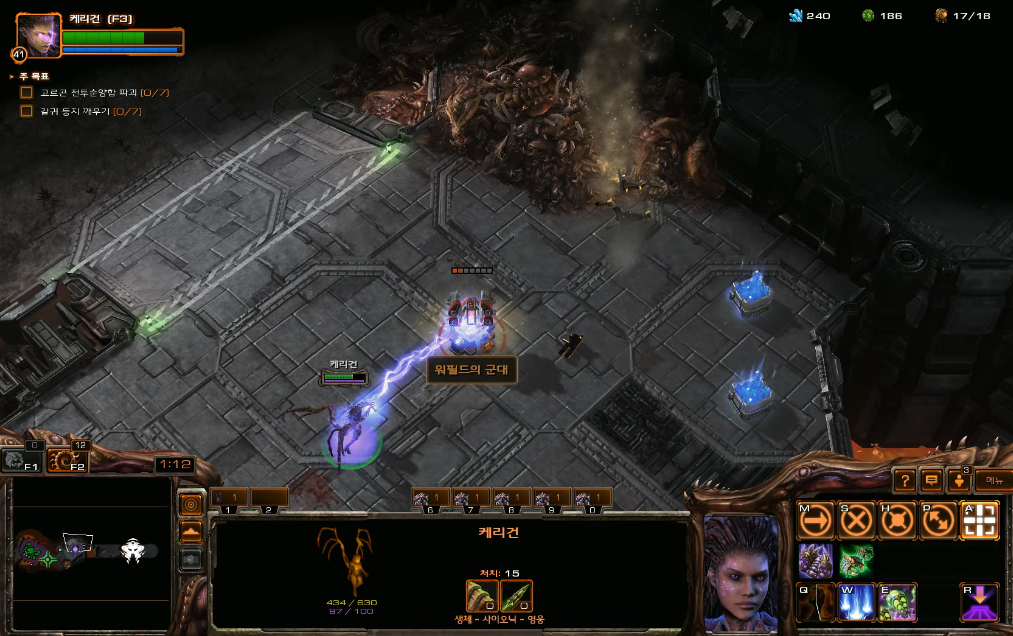Click on the minimap
The height and width of the screenshot is (636, 1013).
pyautogui.click(x=92, y=549)
